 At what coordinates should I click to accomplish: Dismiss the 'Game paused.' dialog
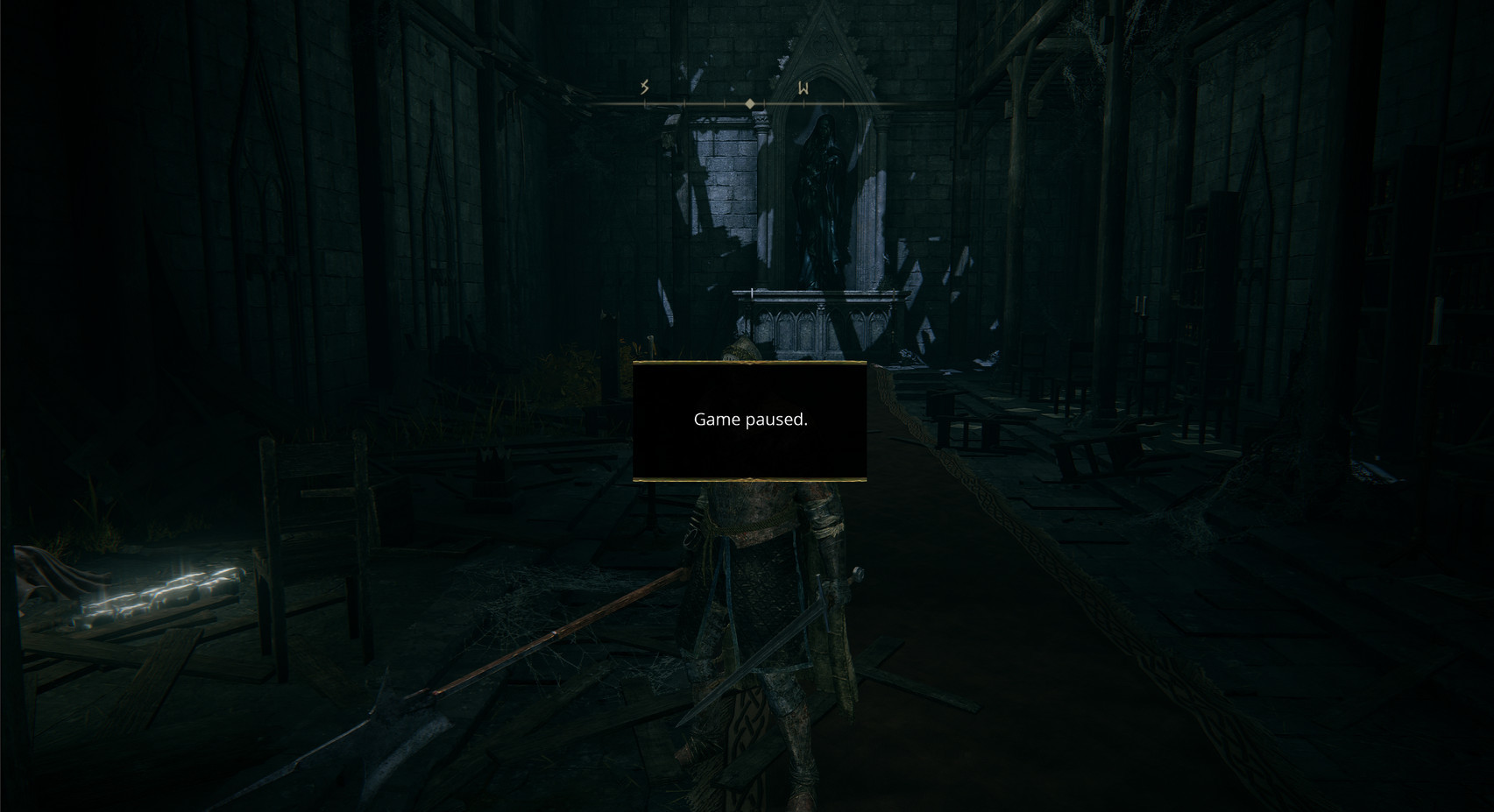[x=749, y=420]
